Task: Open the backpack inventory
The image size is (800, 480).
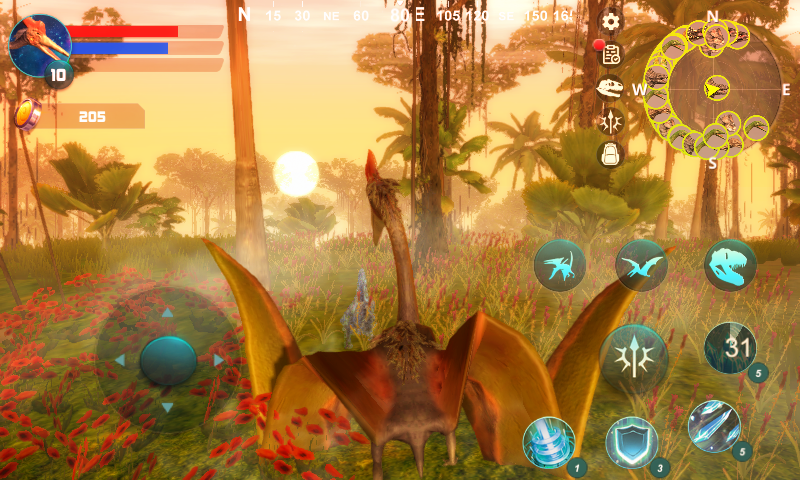Action: point(610,154)
